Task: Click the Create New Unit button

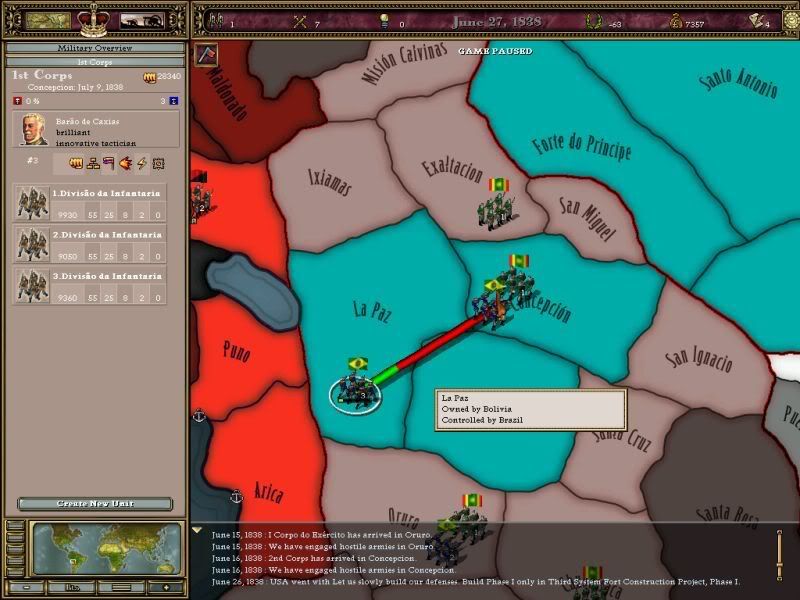Action: (95, 504)
